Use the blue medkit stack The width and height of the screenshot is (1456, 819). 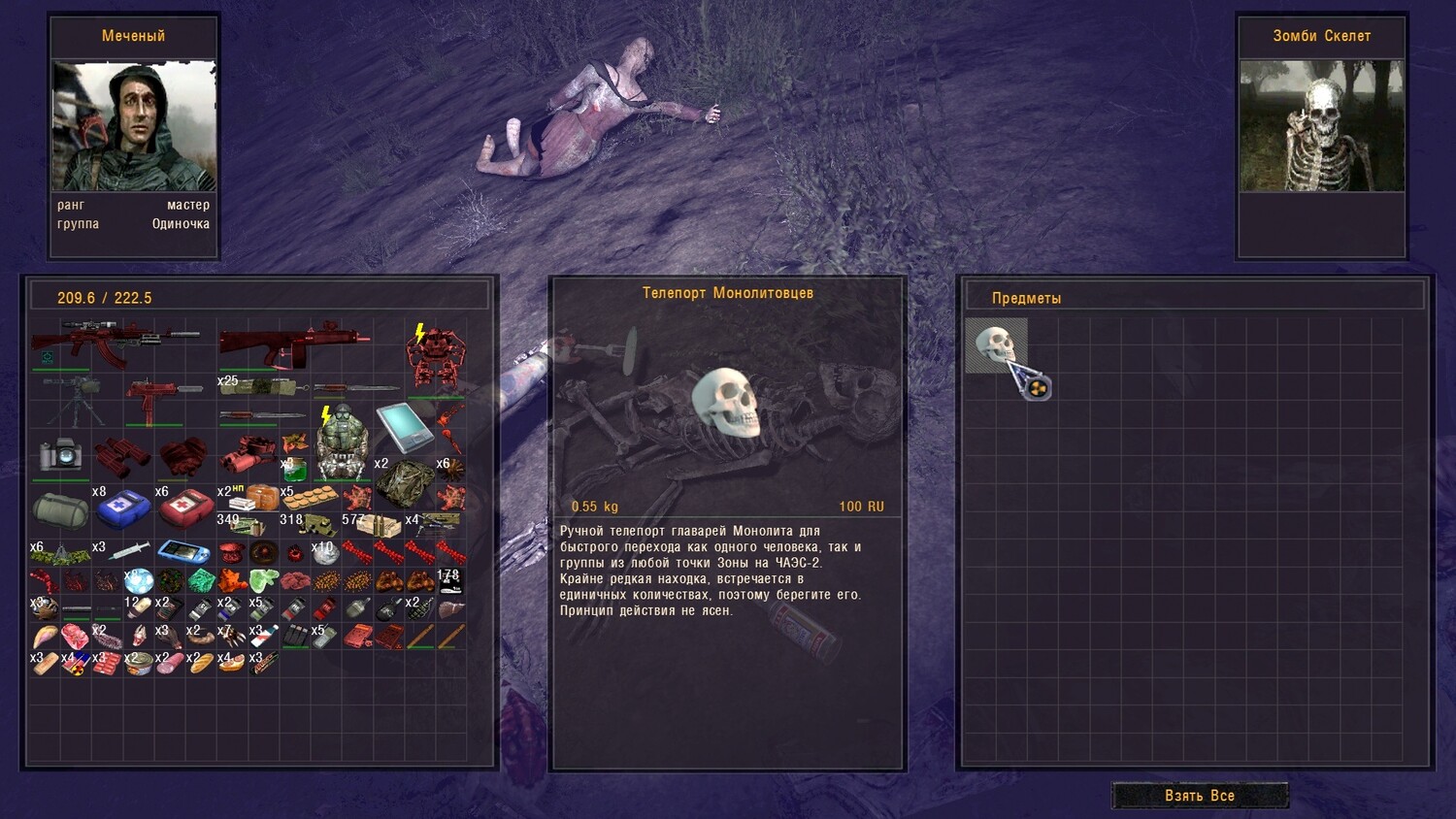click(x=122, y=508)
